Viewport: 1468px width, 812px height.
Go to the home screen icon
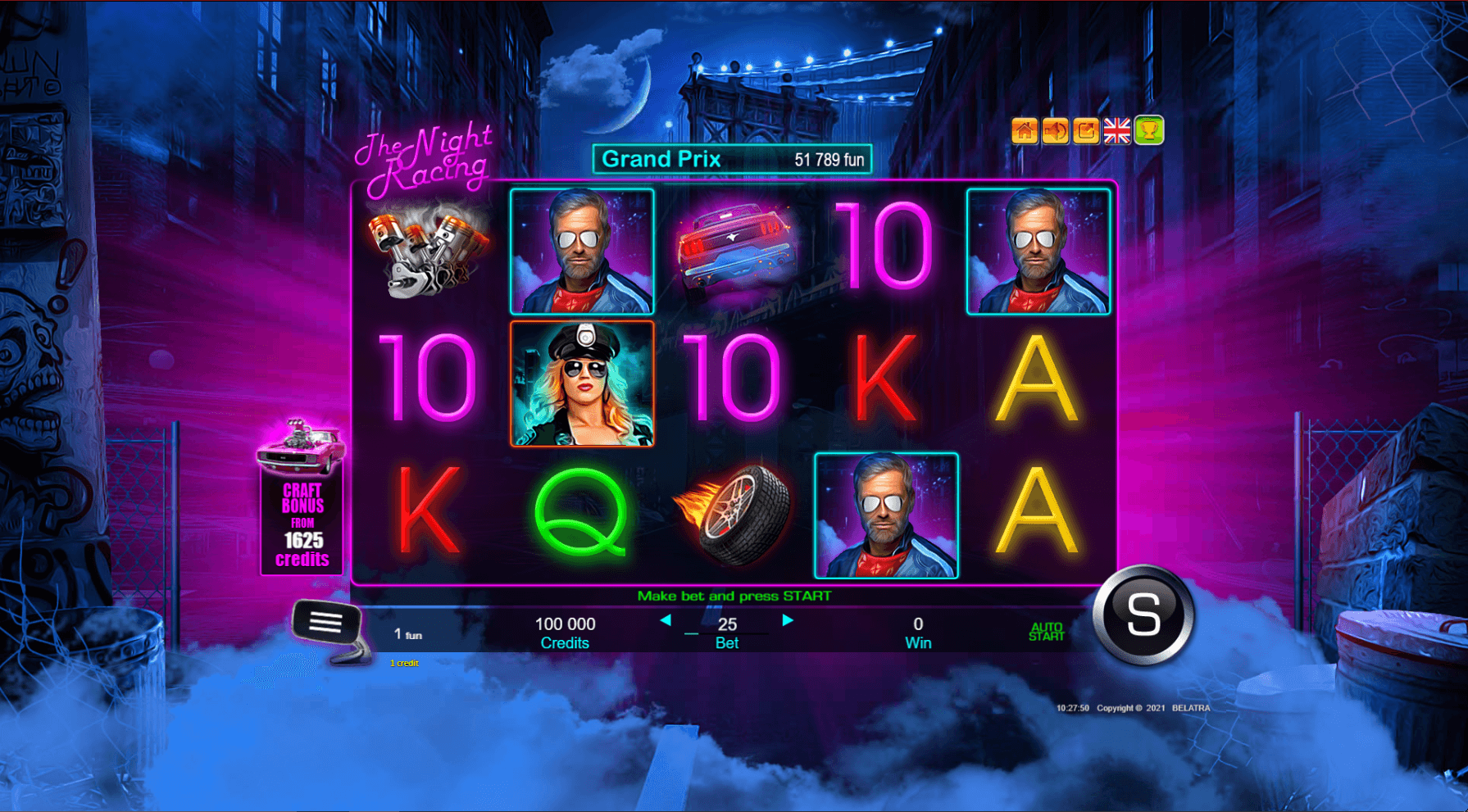coord(1024,131)
